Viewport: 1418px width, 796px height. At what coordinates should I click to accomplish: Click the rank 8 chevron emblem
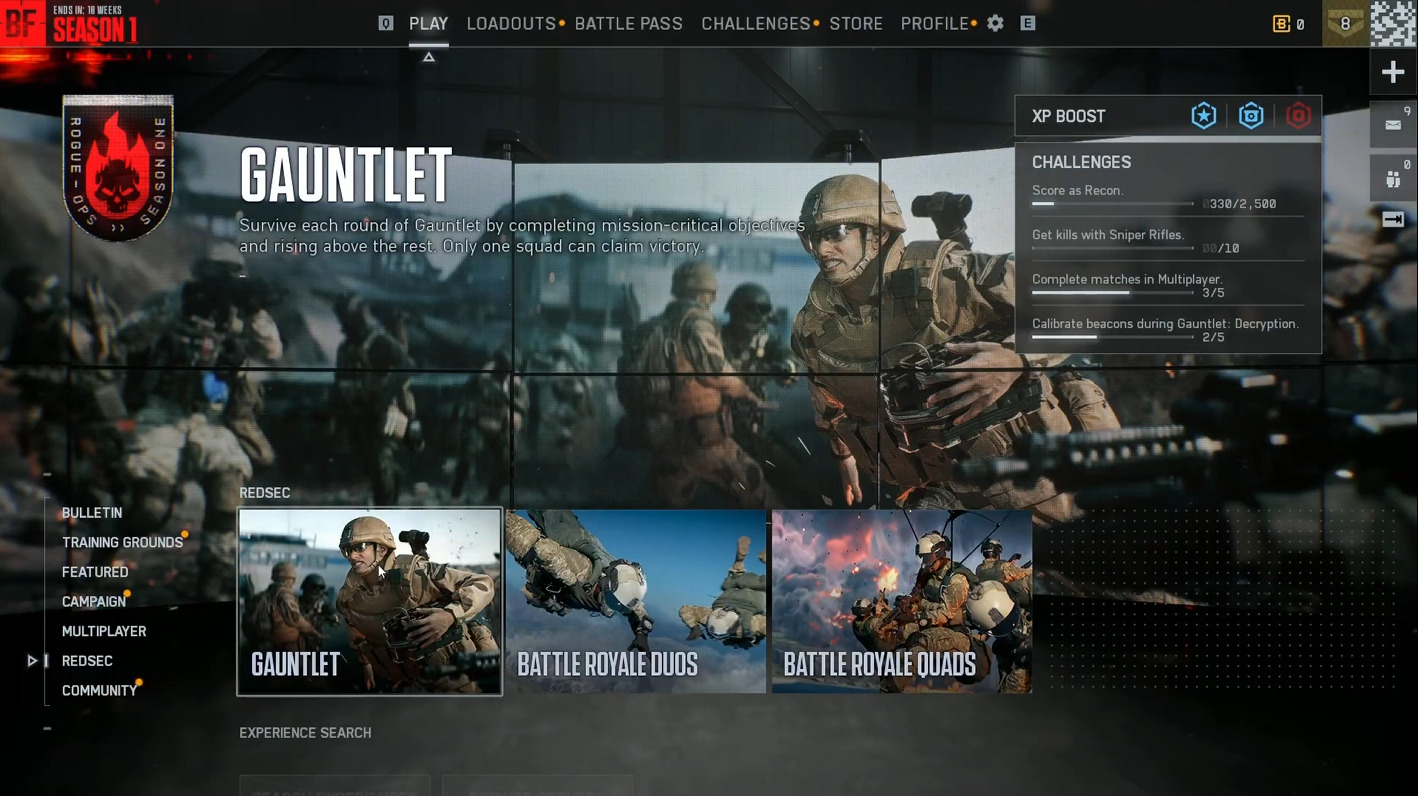click(x=1345, y=22)
